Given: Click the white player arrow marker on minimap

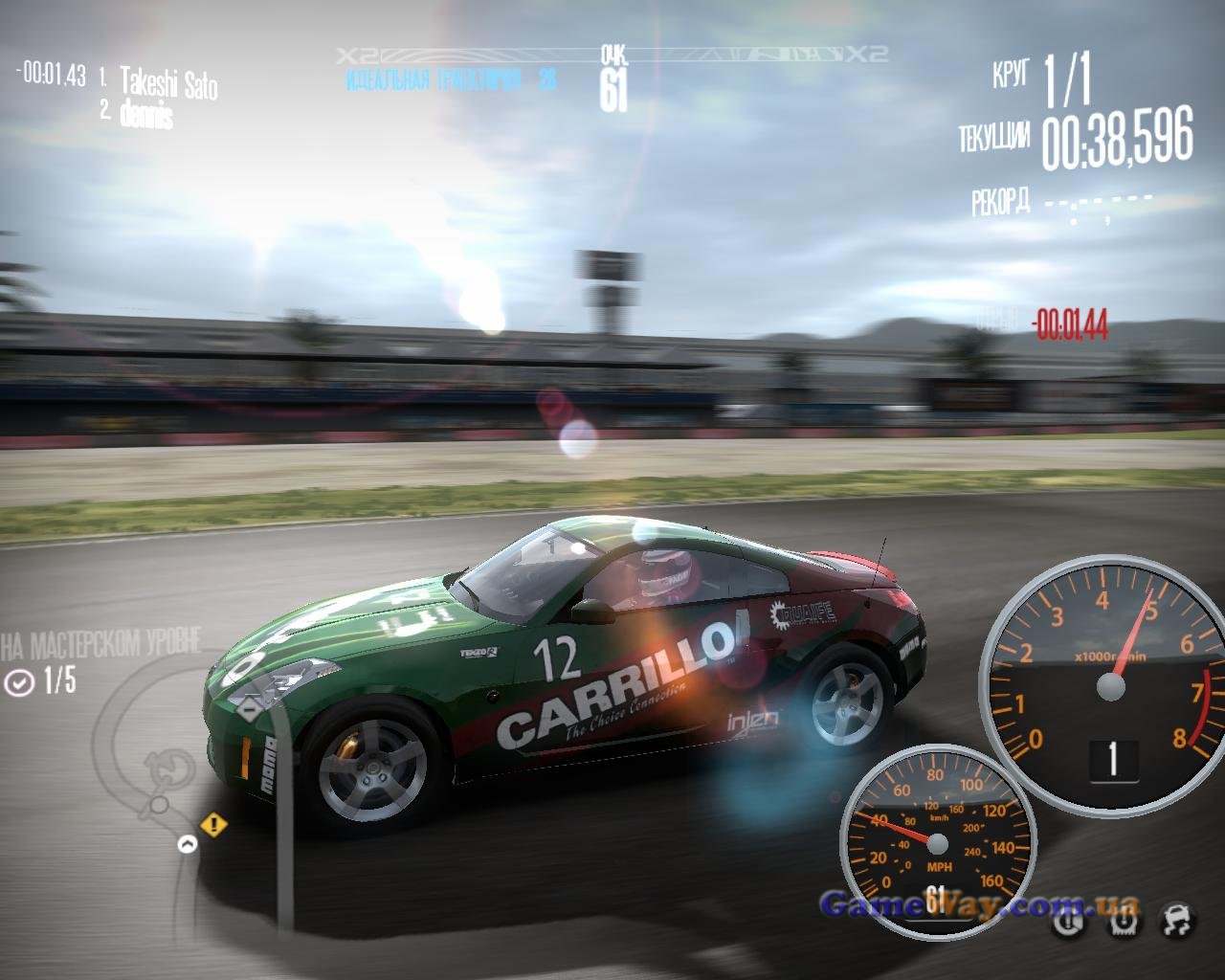Looking at the screenshot, I should click(x=187, y=844).
